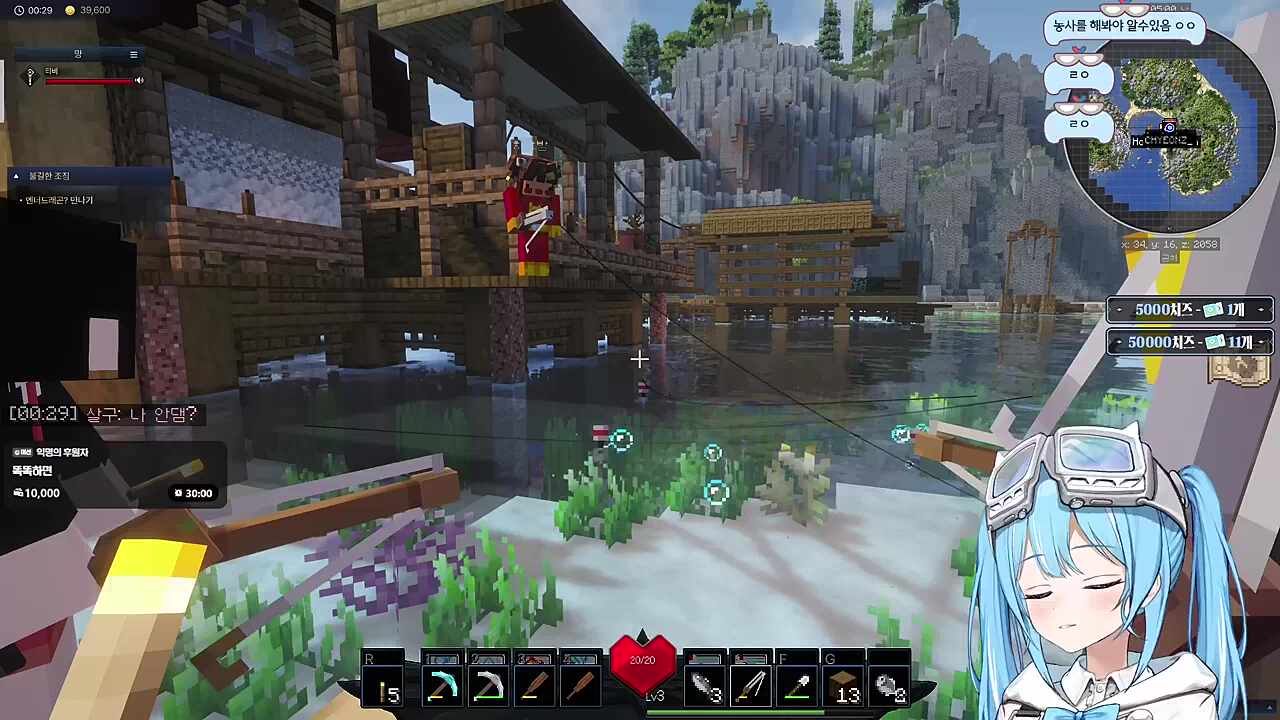This screenshot has height=720, width=1280.
Task: Click the 5000치즈 donation banner
Action: (1189, 310)
